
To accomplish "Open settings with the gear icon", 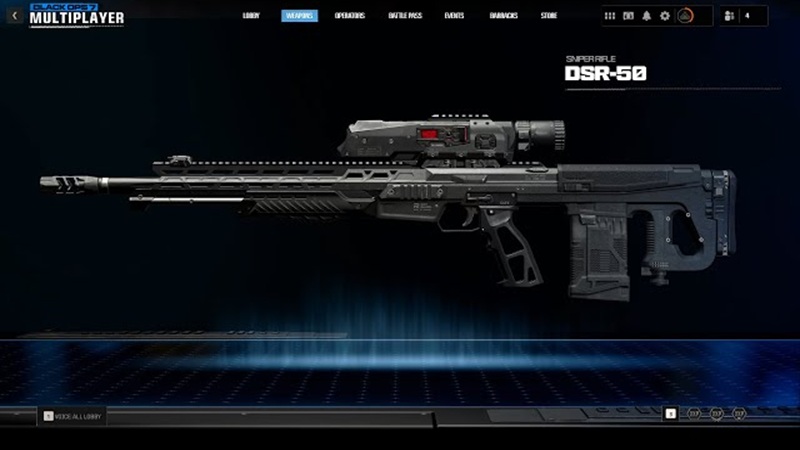I will (x=665, y=16).
